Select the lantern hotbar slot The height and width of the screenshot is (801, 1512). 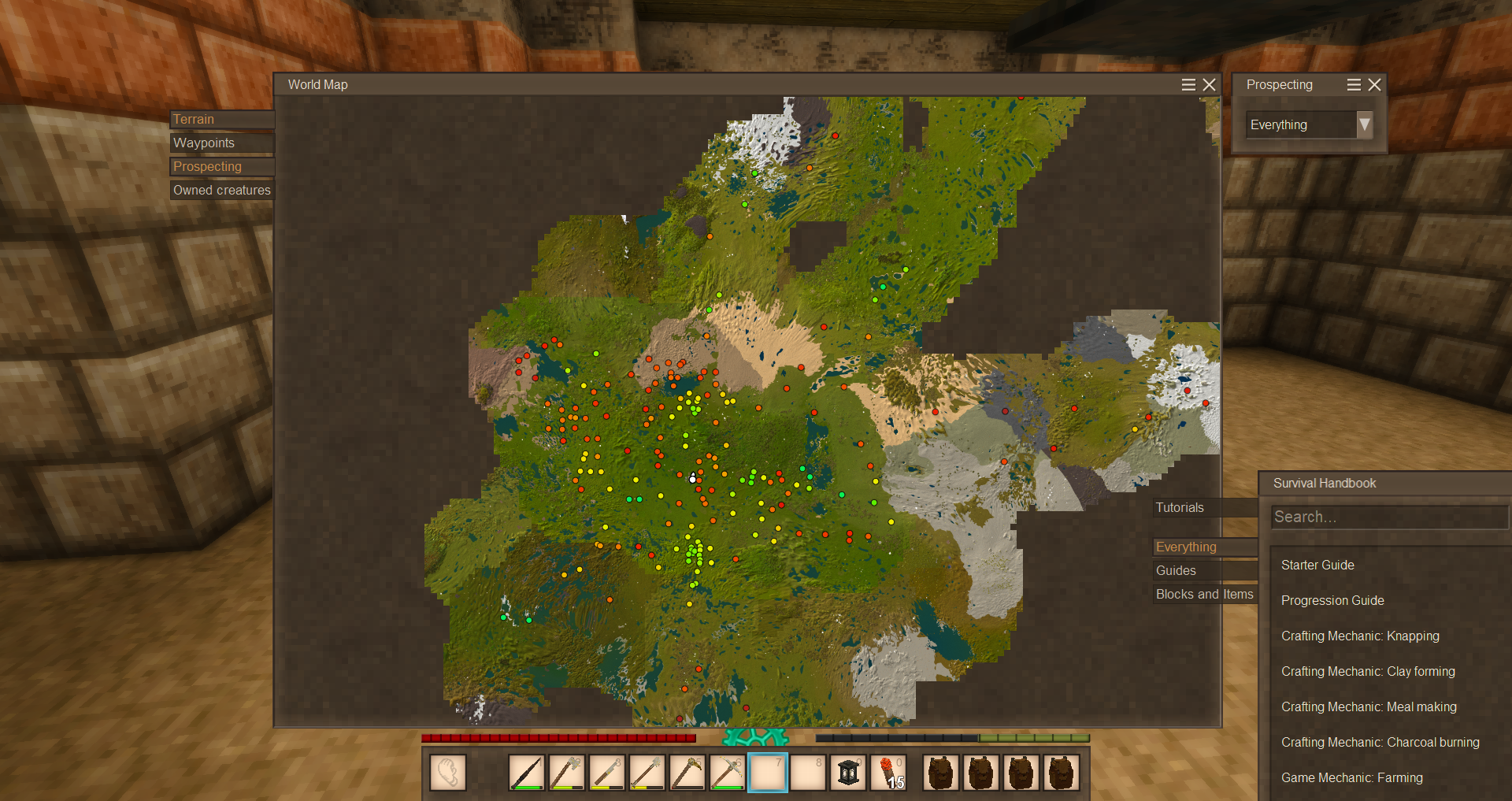(x=848, y=773)
